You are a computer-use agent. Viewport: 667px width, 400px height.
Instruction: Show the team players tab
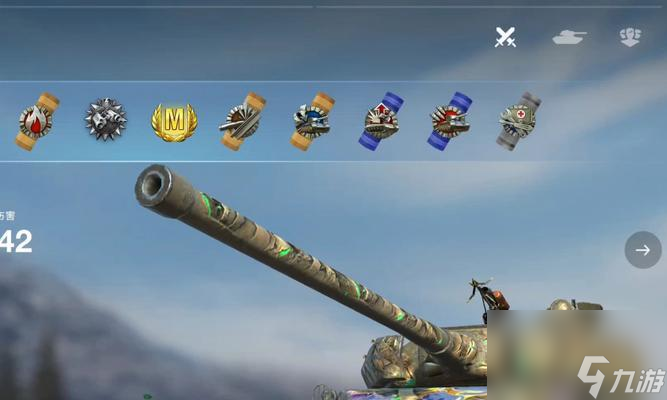click(x=630, y=38)
